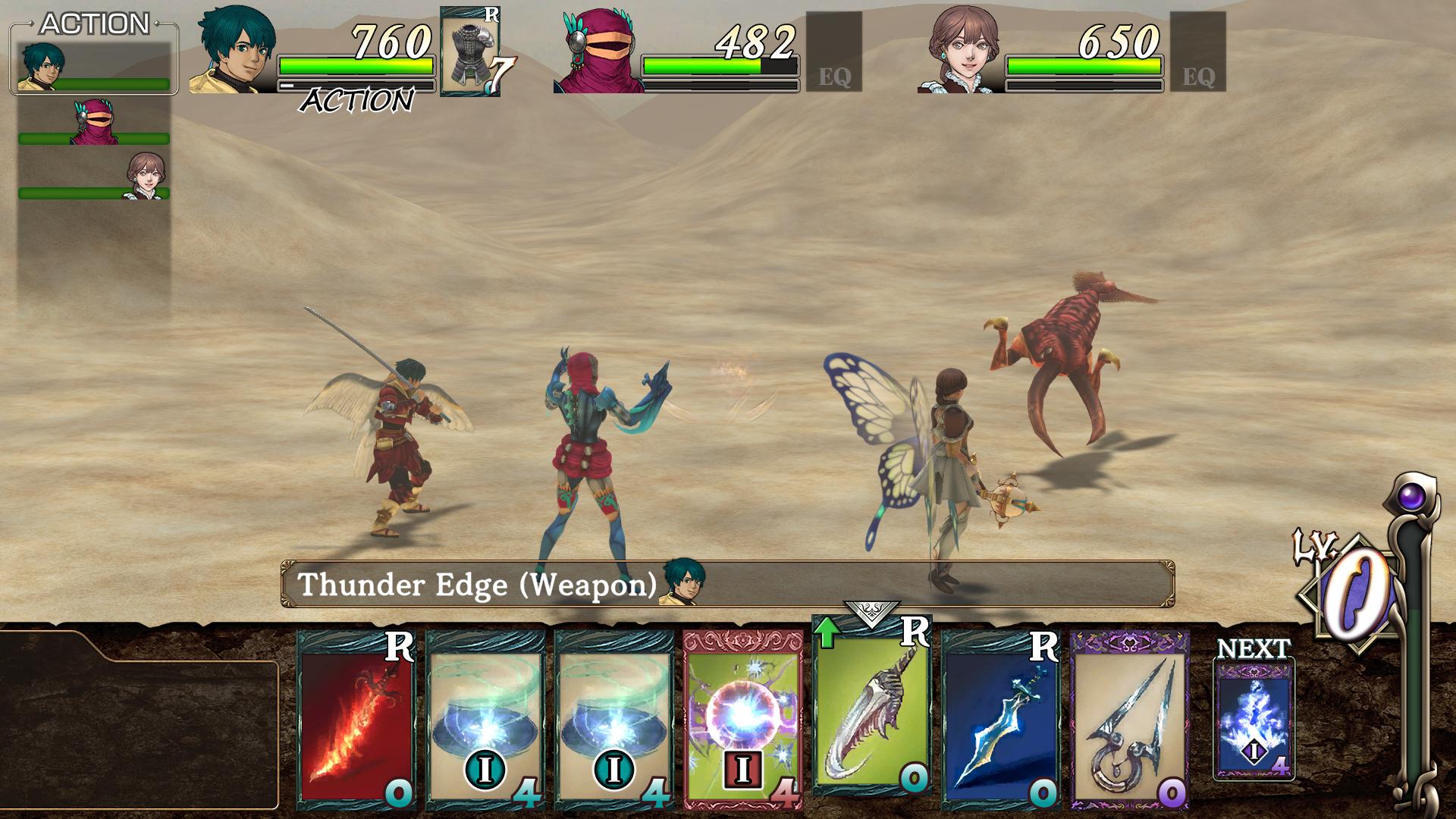Pick the raised Thunder Edge weapon card
Screen dimensions: 1456x819
[871, 705]
